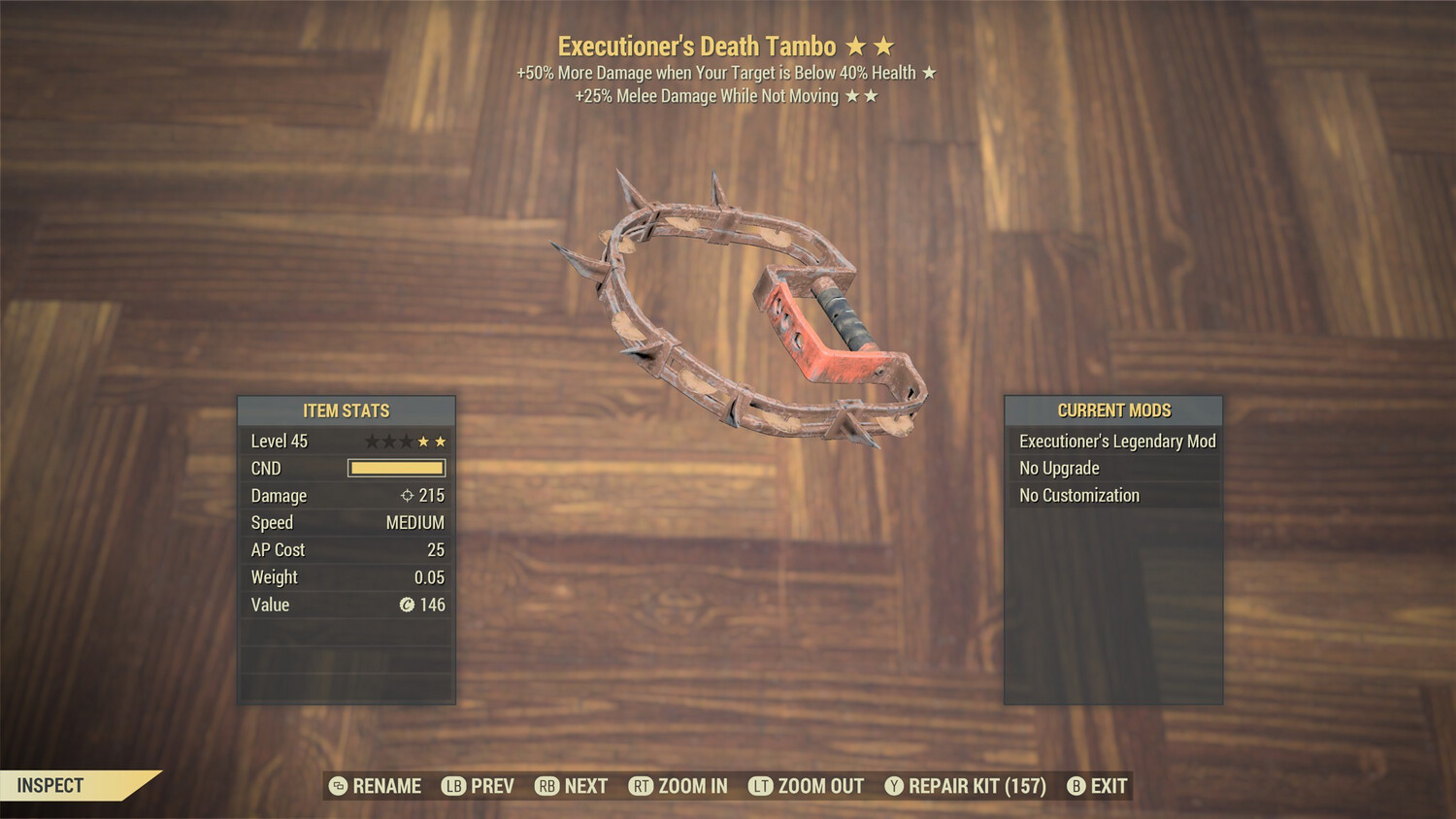Viewport: 1456px width, 819px height.
Task: Expand the Executioner's Legendary Mod entry
Action: pyautogui.click(x=1116, y=441)
